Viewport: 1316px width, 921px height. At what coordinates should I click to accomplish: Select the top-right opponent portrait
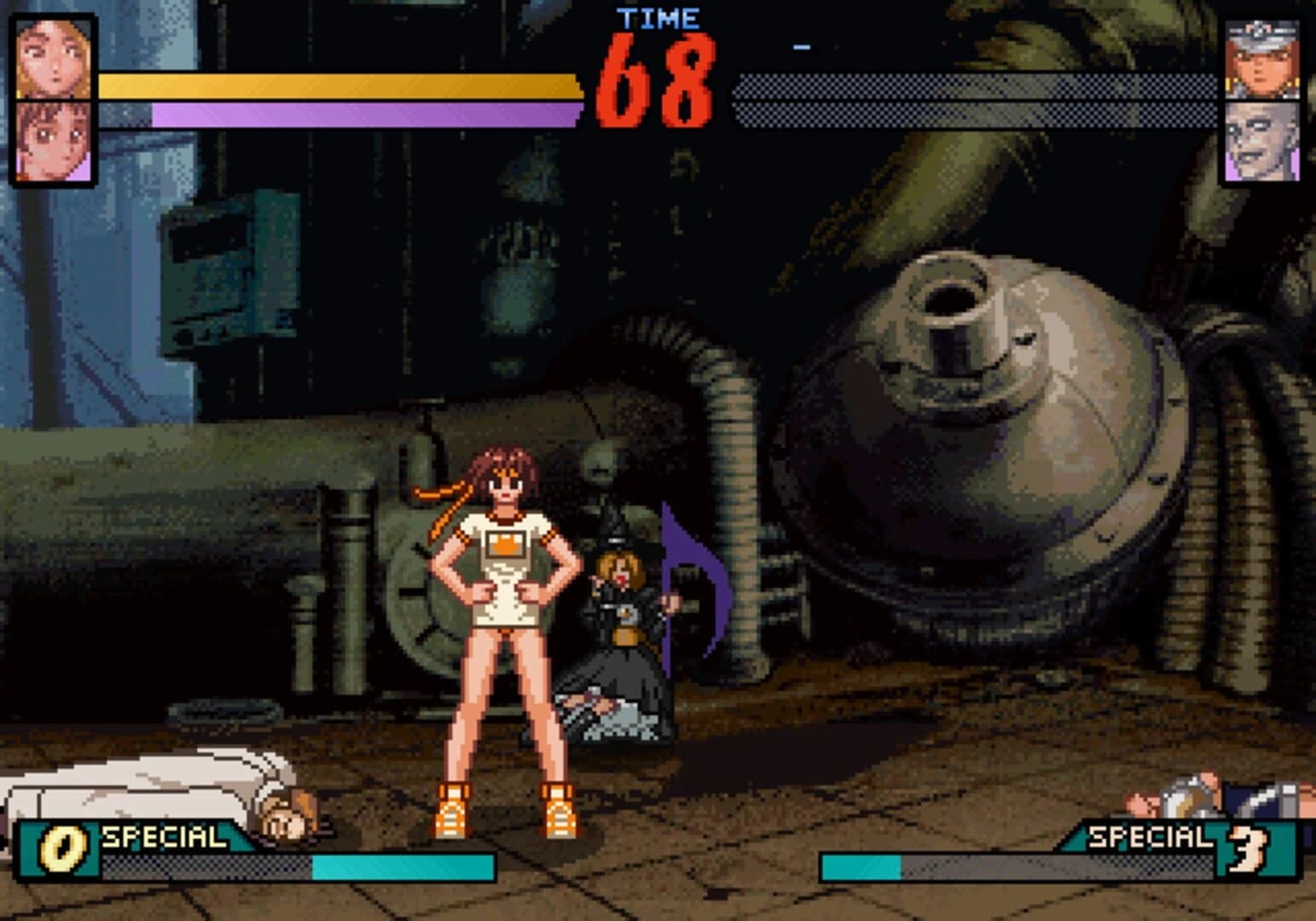point(1262,60)
